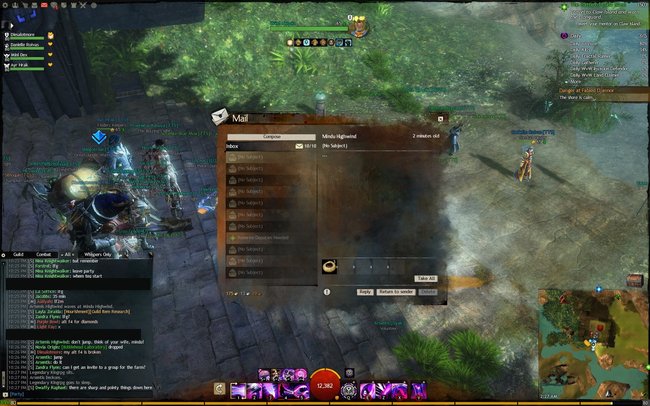
Task: Delete the open mail
Action: [x=428, y=291]
